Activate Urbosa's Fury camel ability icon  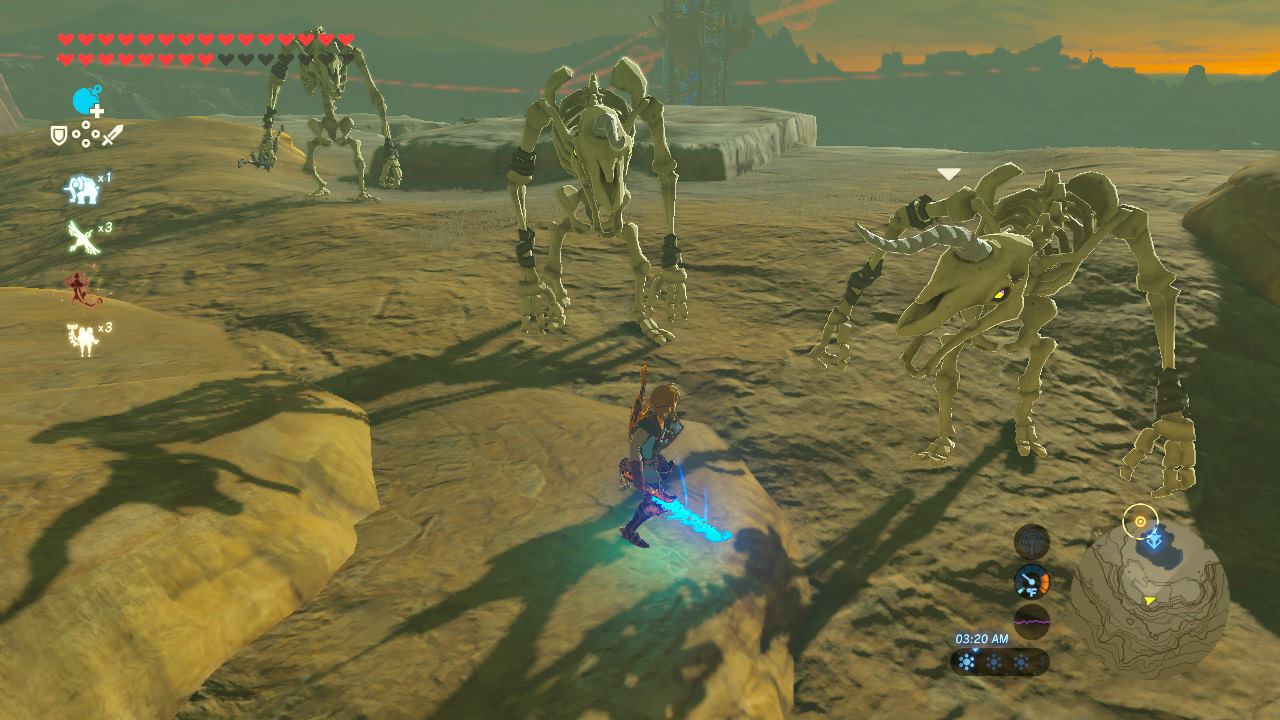[x=82, y=338]
